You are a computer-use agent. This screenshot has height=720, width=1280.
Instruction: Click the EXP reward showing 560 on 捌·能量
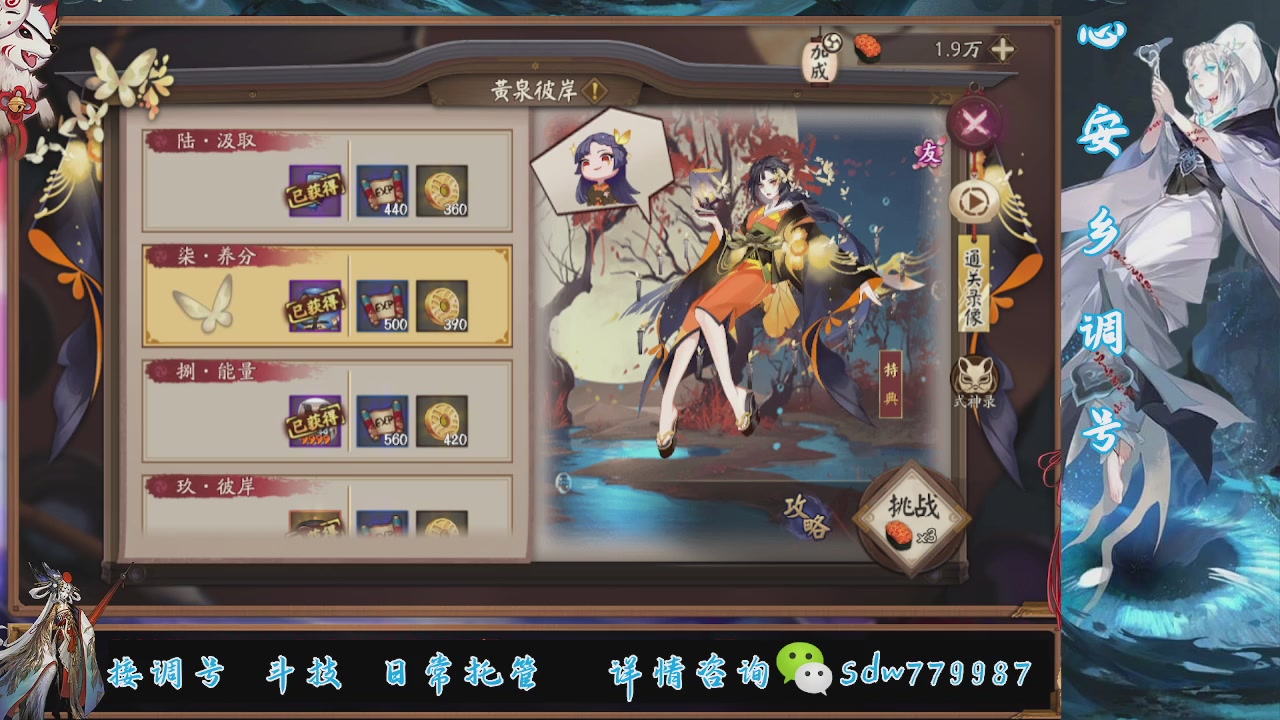[381, 421]
